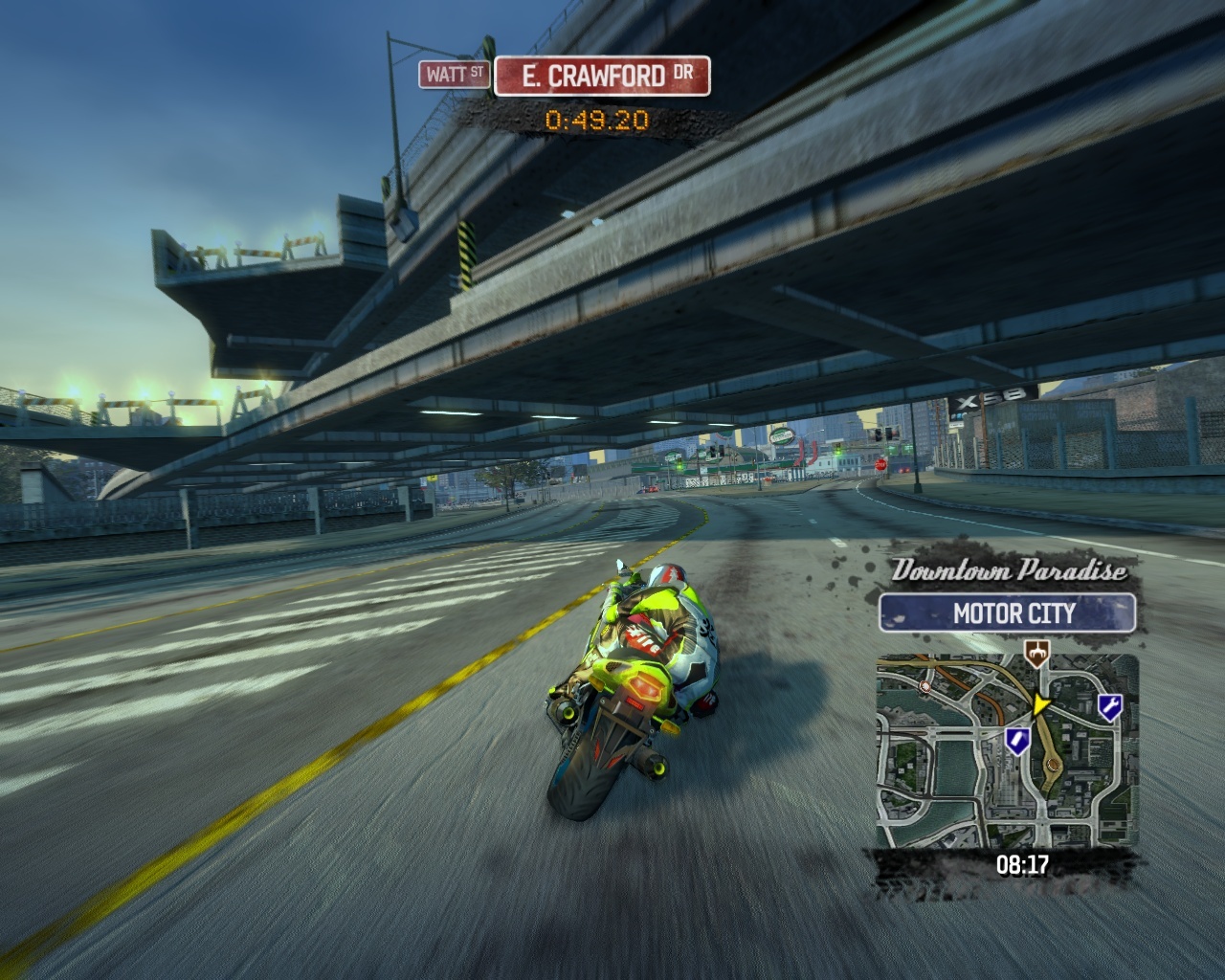Select the MOTOR CITY district banner
Viewport: 1225px width, 980px height.
[x=1008, y=612]
